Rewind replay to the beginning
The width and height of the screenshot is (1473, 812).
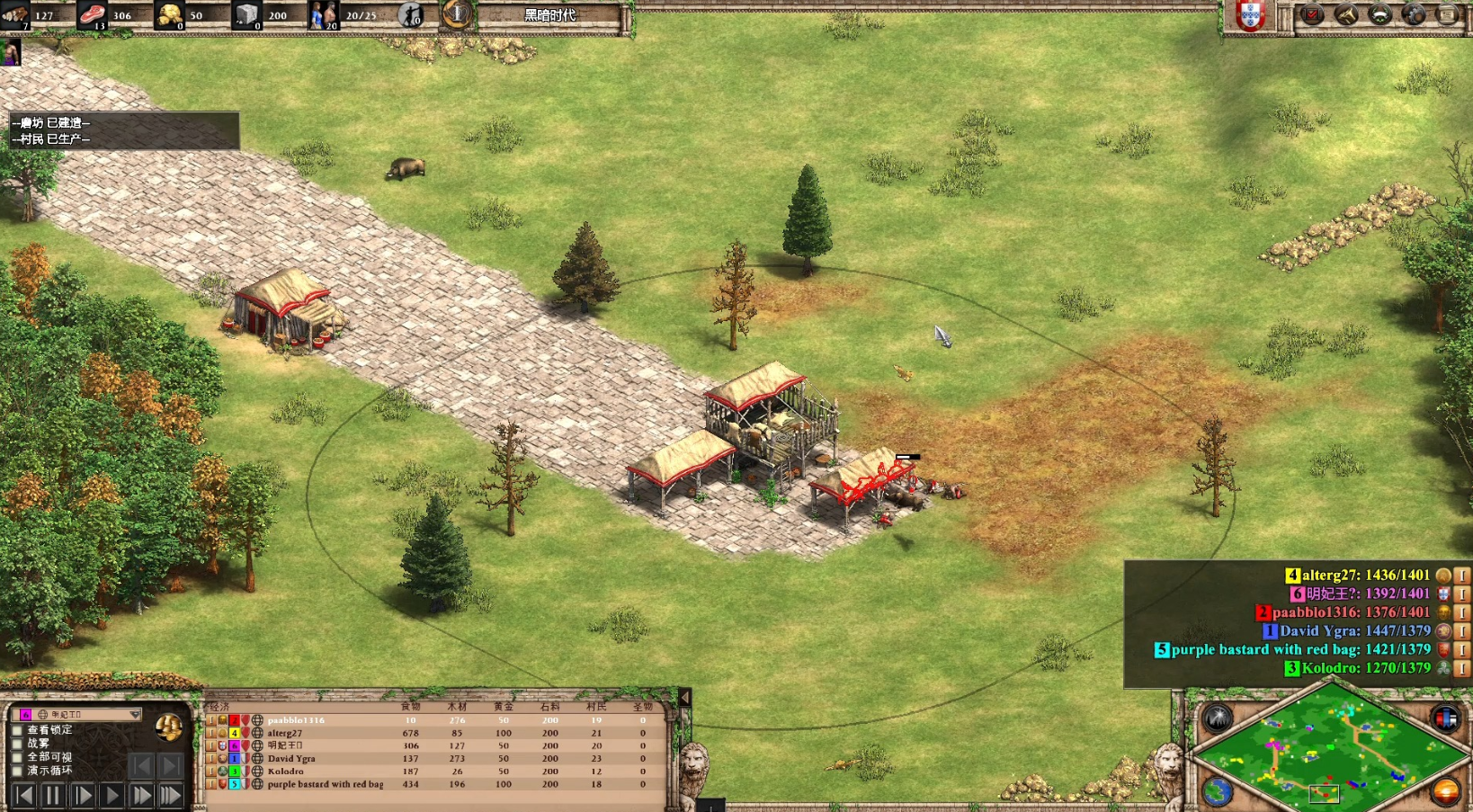coord(23,795)
